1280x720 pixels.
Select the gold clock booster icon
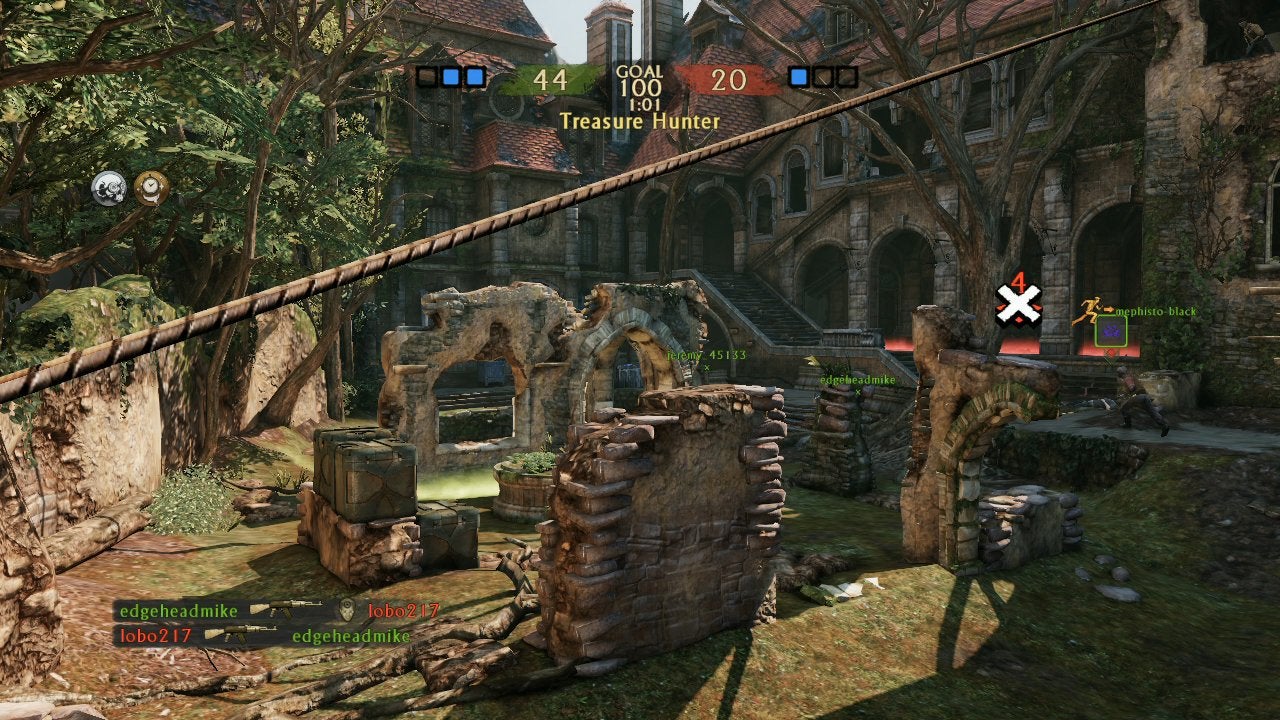tap(151, 187)
